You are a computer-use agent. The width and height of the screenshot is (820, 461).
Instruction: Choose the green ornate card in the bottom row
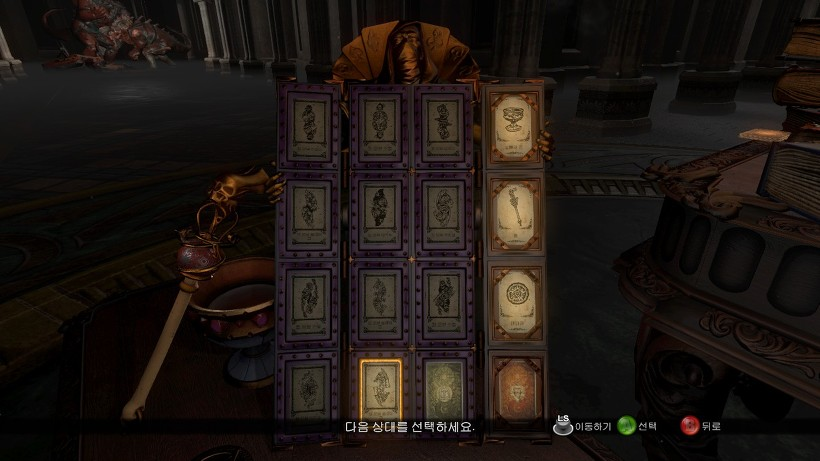coord(443,393)
